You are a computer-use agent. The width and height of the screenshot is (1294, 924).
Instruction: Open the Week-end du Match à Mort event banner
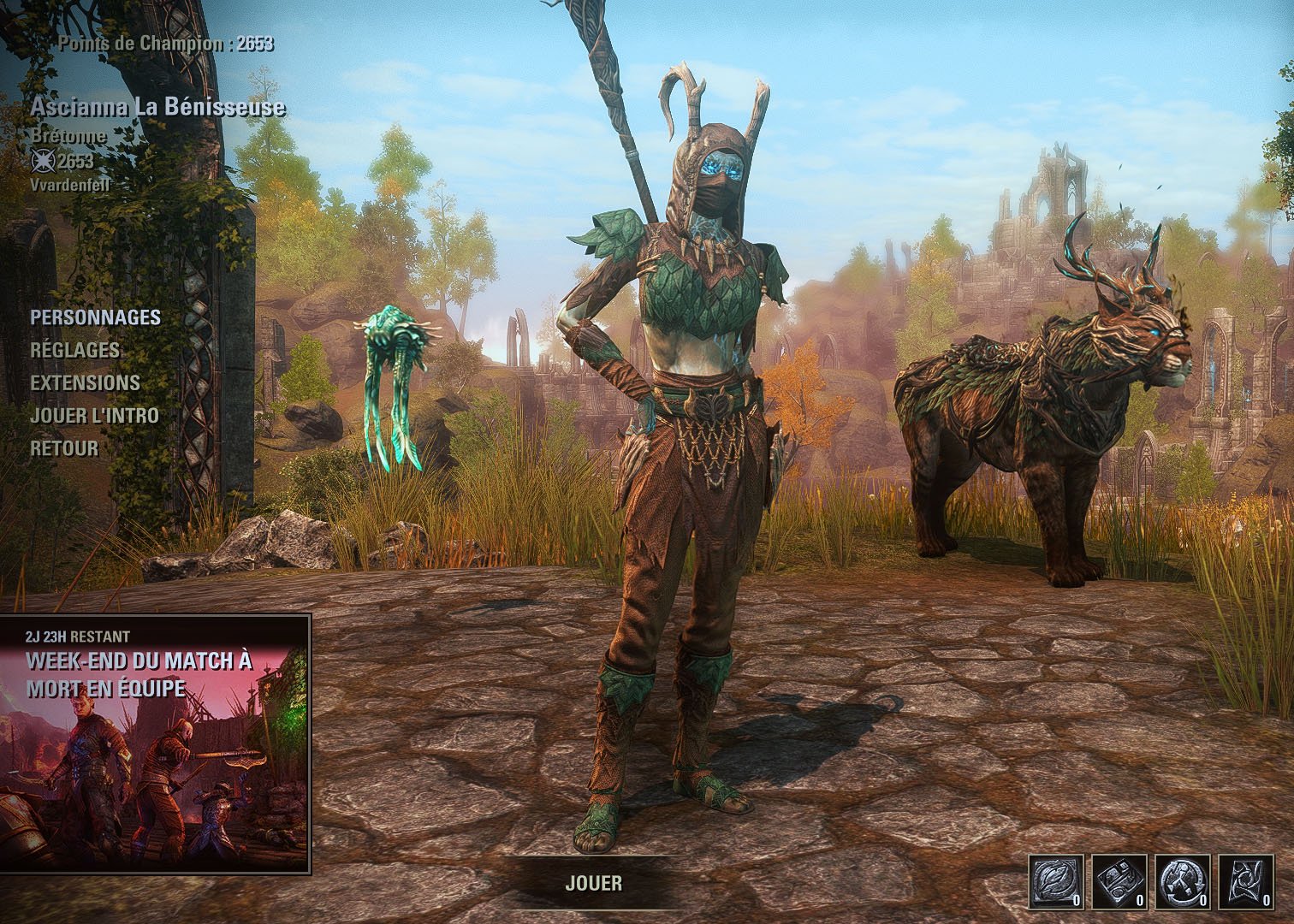[x=155, y=743]
